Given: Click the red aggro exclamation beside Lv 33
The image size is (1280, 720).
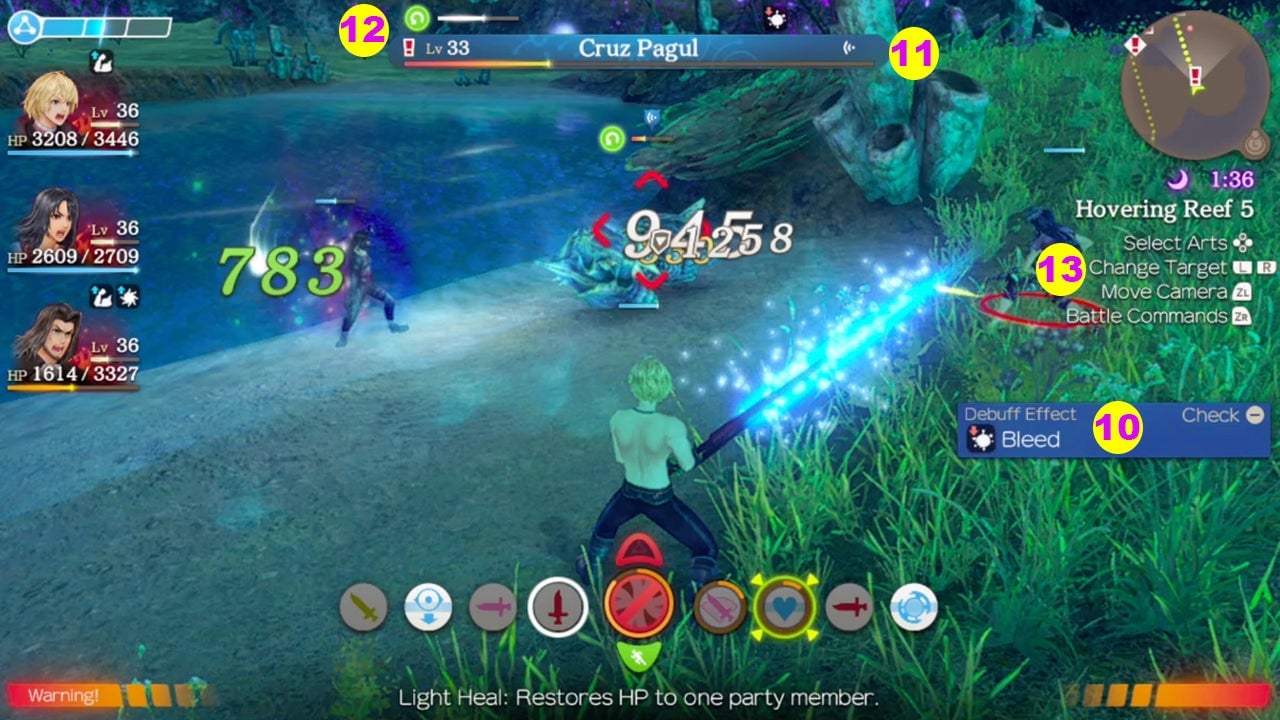Looking at the screenshot, I should [411, 45].
